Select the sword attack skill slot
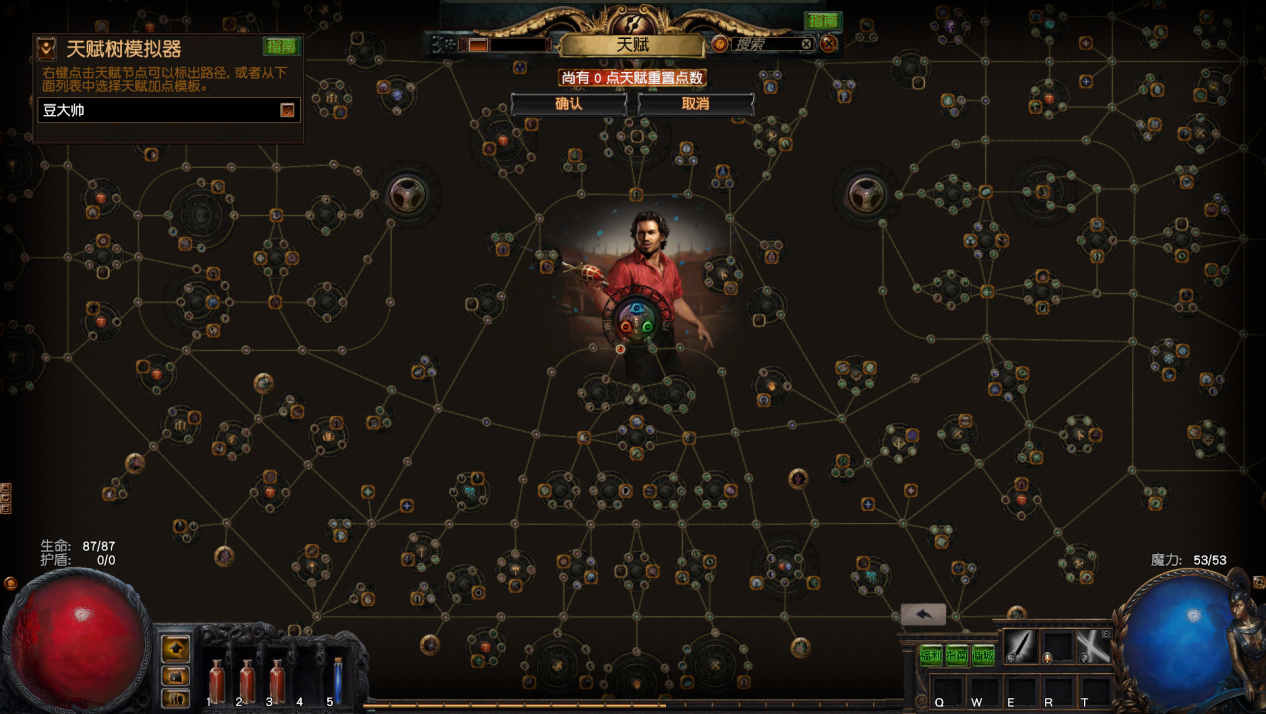Viewport: 1266px width, 714px height. (1021, 646)
